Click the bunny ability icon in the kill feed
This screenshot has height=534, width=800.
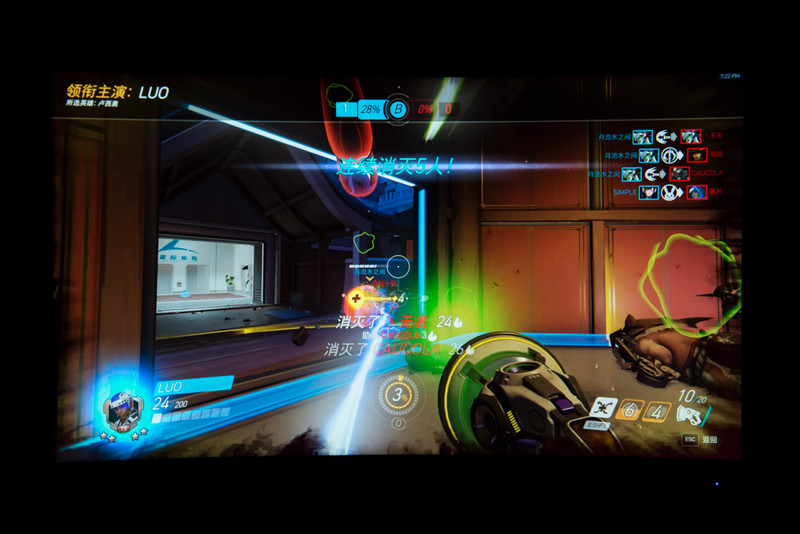673,191
